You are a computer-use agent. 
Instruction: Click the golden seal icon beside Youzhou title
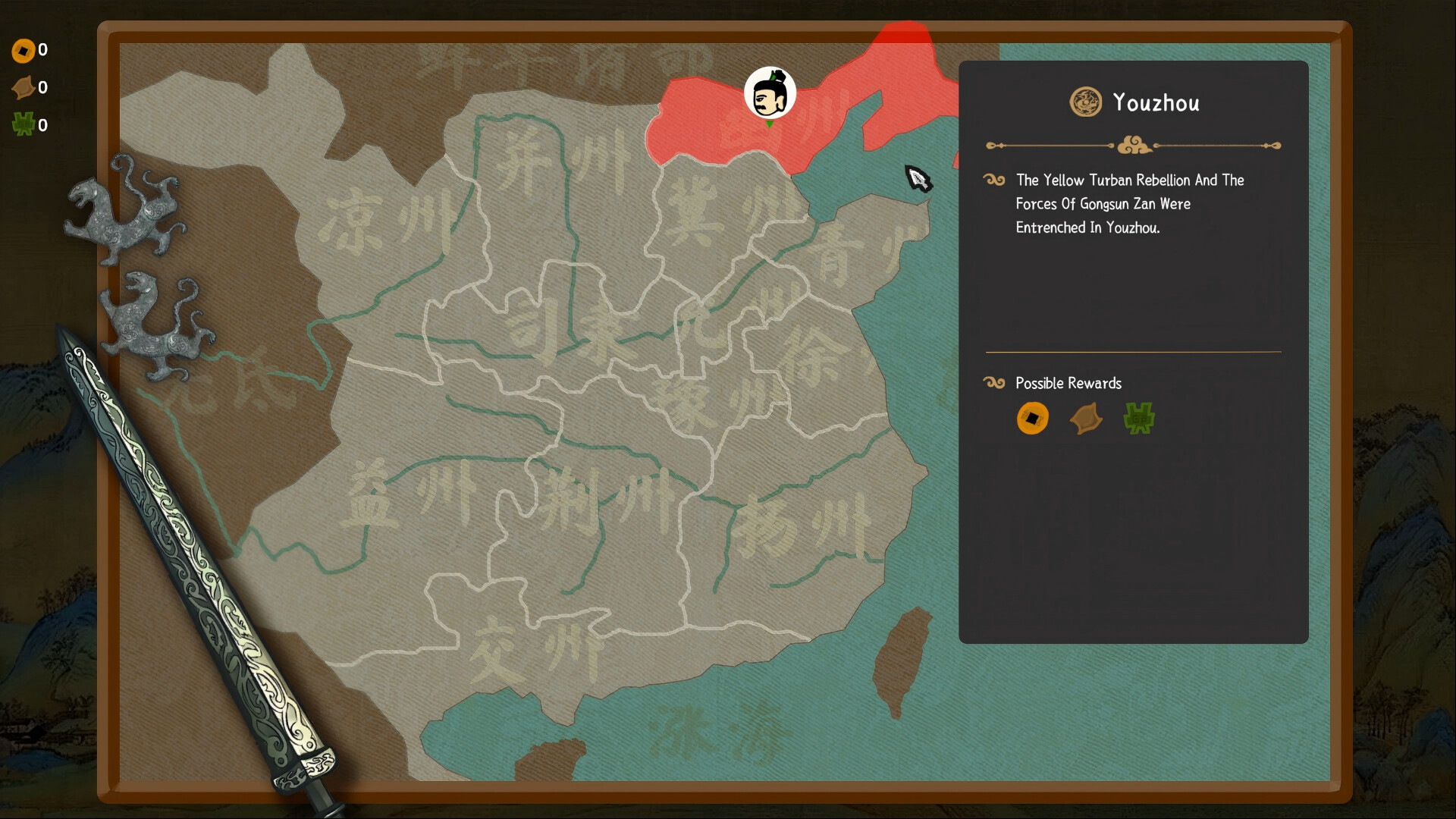[1086, 102]
